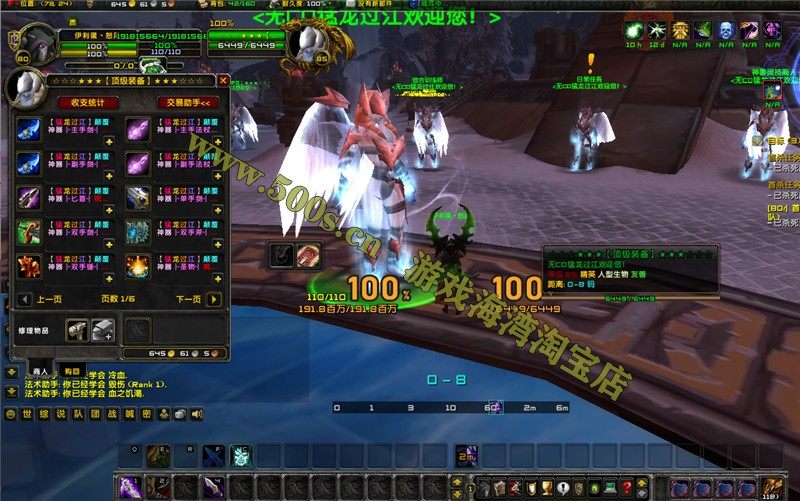The height and width of the screenshot is (501, 800).
Task: Buy the fiery orb artifact item
Action: pyautogui.click(x=138, y=266)
